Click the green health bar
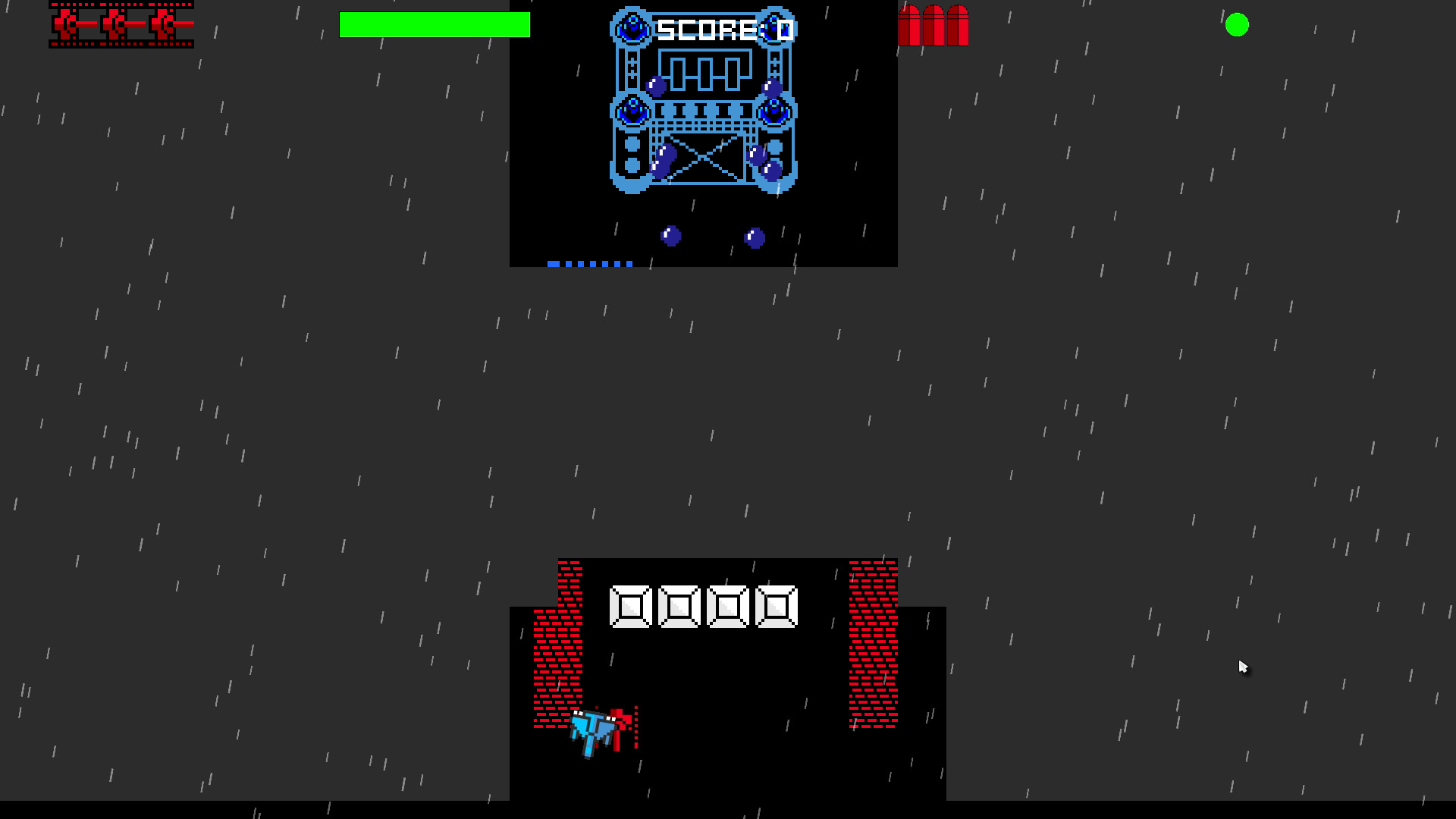The width and height of the screenshot is (1456, 819). tap(435, 25)
